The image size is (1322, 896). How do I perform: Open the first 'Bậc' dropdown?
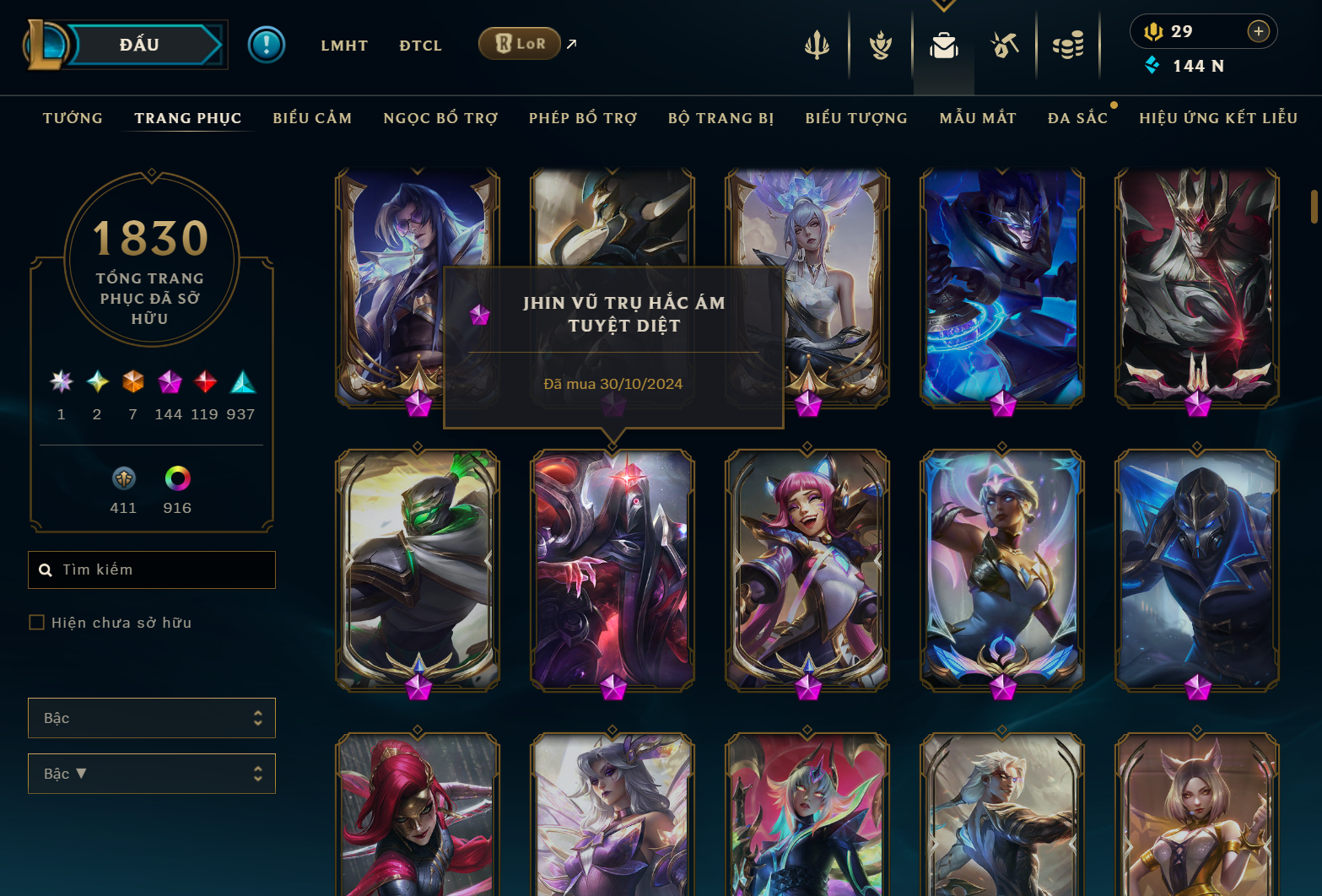click(152, 718)
